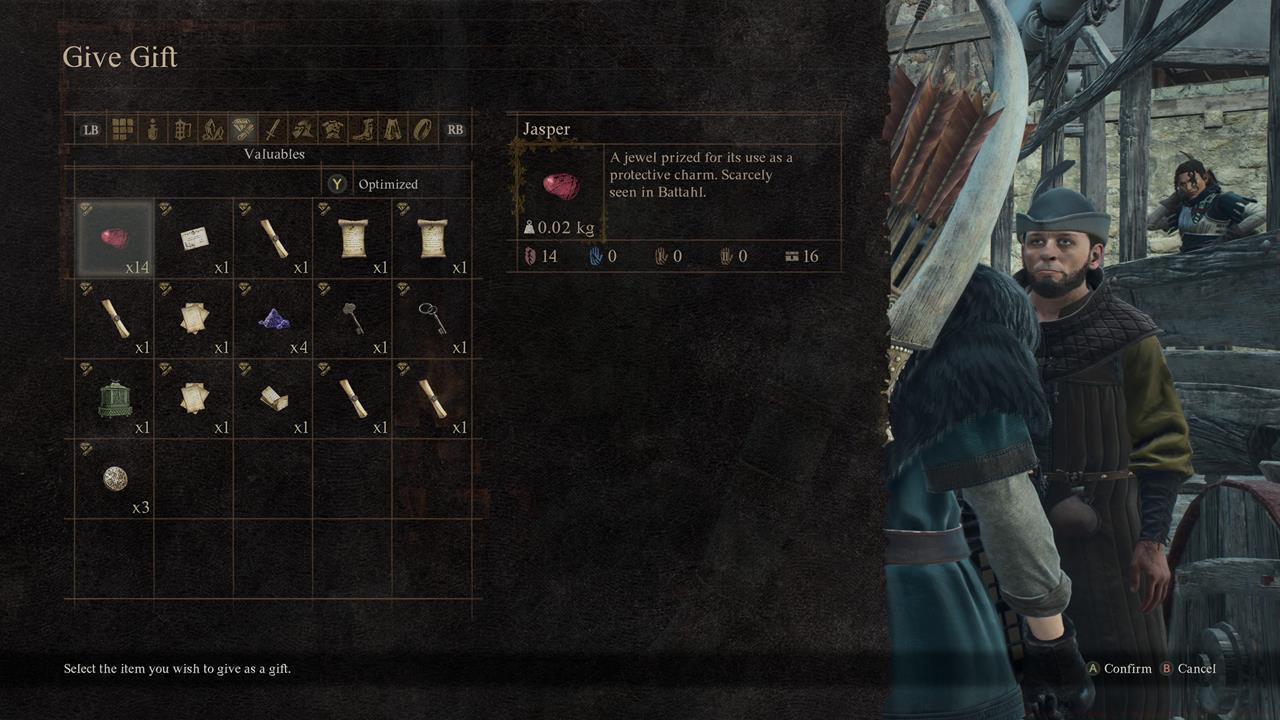Select the silver coin x3 stack
The image size is (1280, 720).
click(113, 477)
